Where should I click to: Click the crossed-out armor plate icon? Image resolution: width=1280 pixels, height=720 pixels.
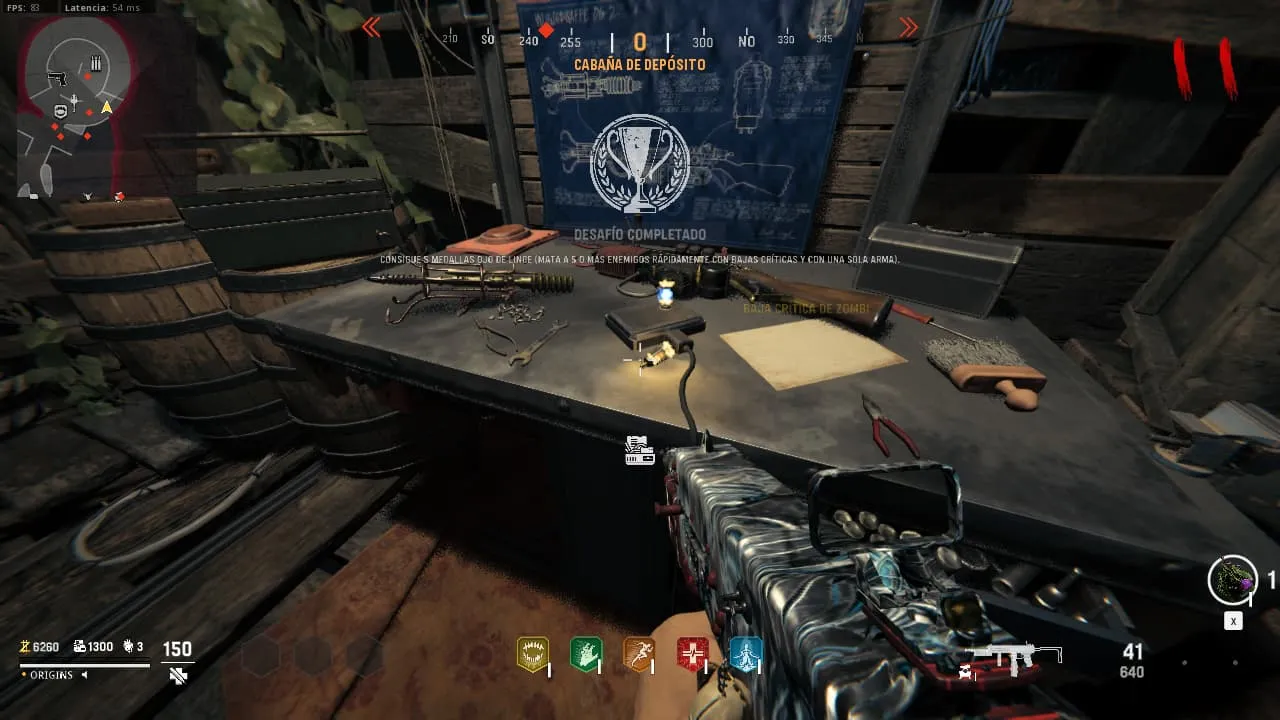178,676
